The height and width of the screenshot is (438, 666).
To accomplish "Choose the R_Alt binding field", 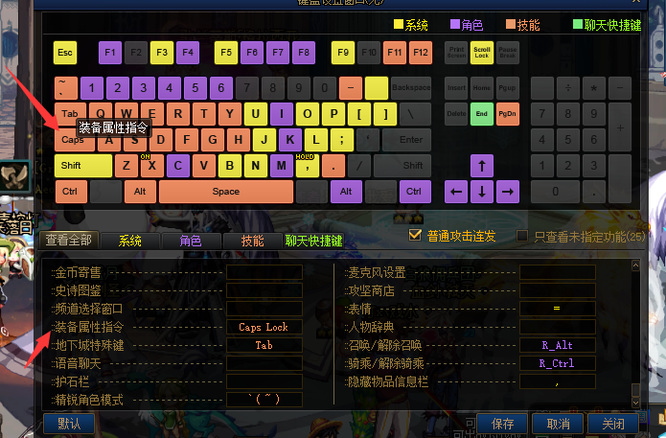I will pos(557,345).
